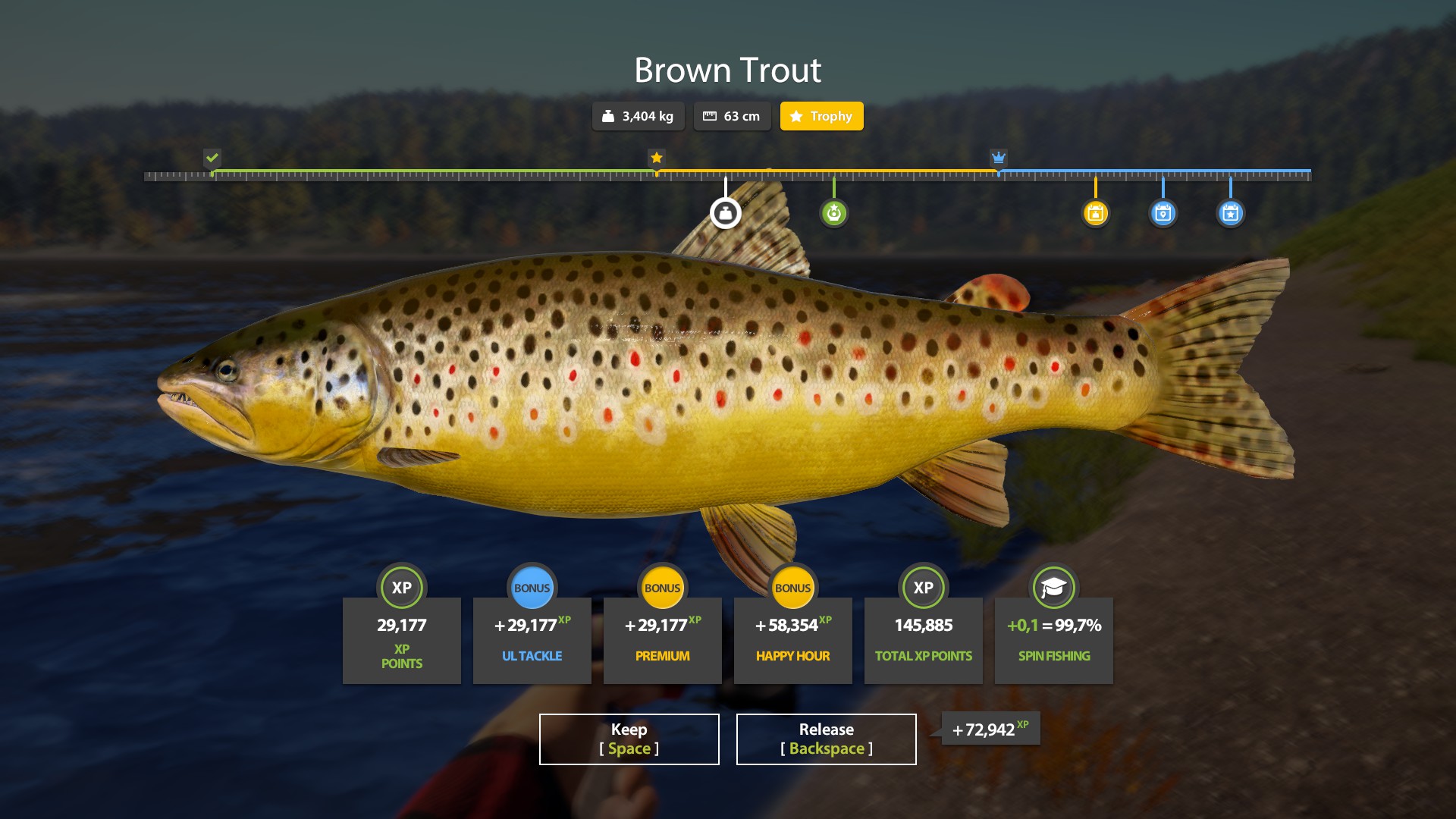The width and height of the screenshot is (1456, 819).
Task: Click the crown marker on the size bar
Action: pos(998,157)
